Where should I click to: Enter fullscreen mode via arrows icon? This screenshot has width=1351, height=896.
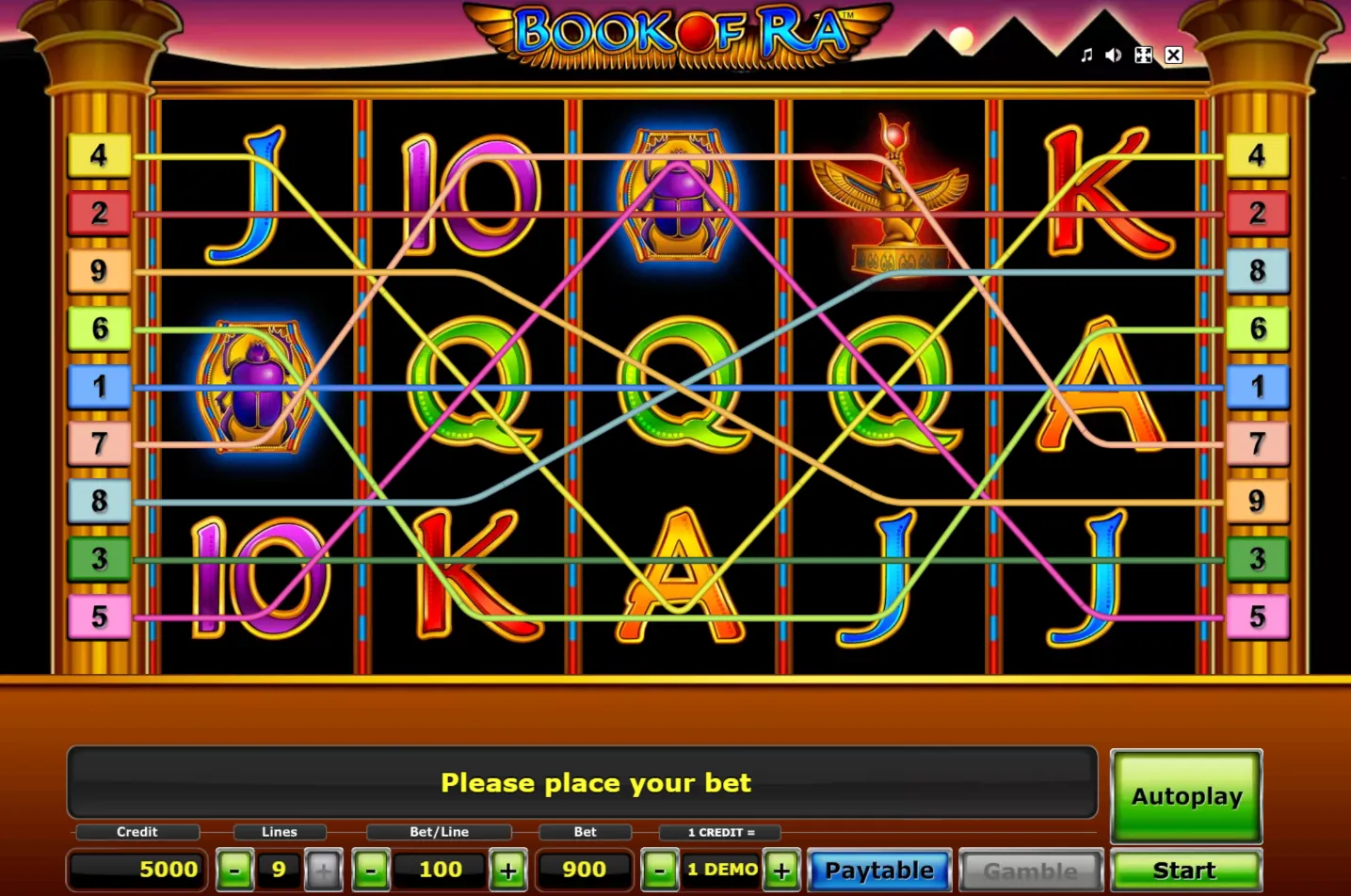(x=1142, y=55)
